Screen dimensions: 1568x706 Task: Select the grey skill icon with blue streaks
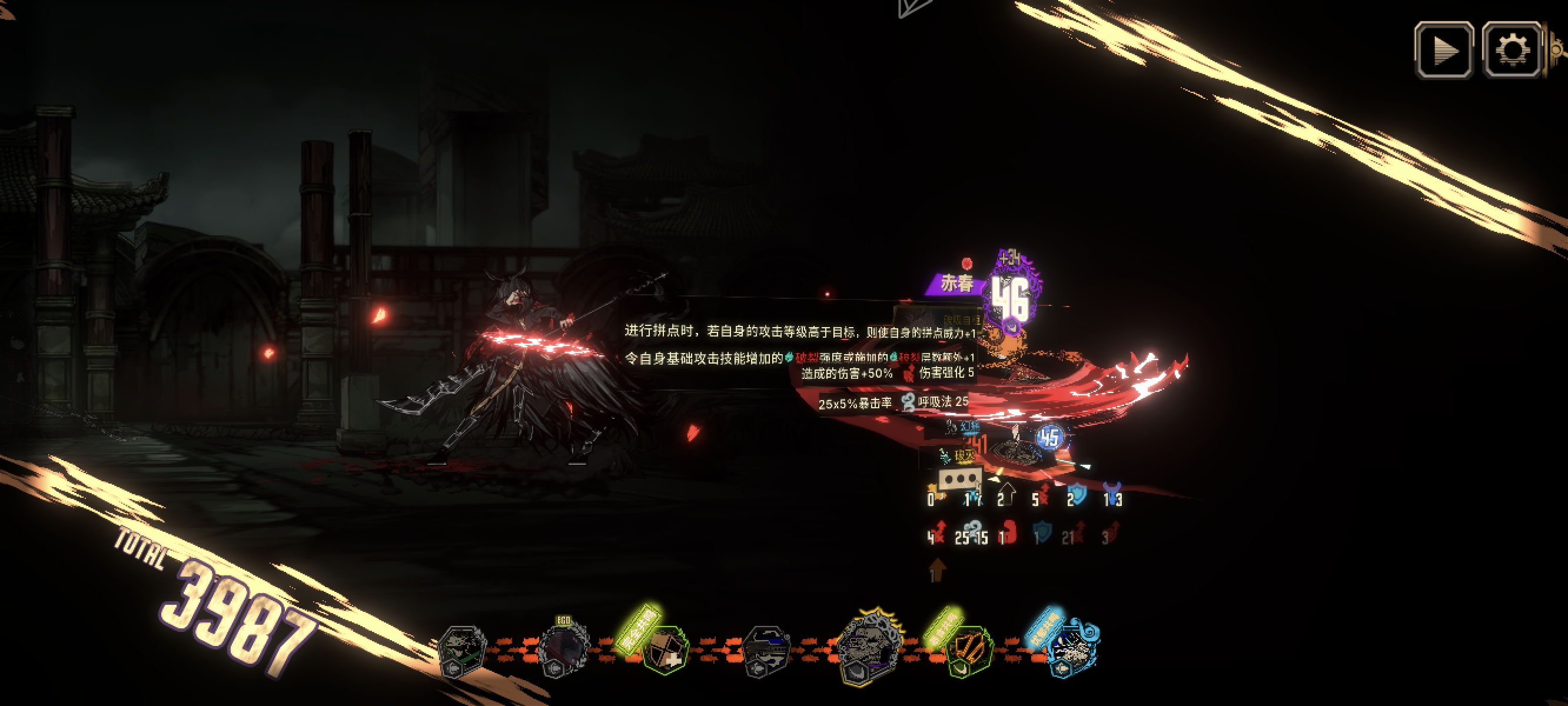tap(766, 650)
